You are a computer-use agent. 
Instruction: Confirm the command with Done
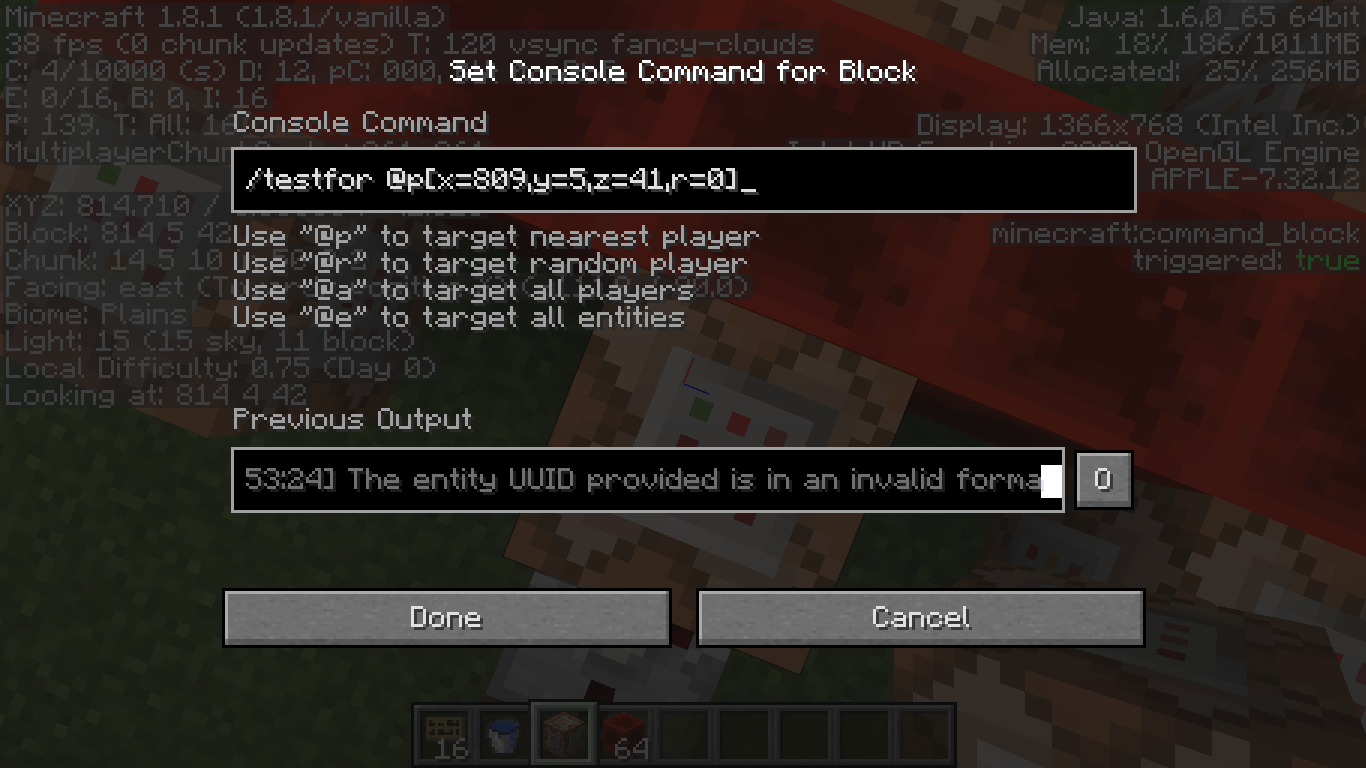pos(446,617)
